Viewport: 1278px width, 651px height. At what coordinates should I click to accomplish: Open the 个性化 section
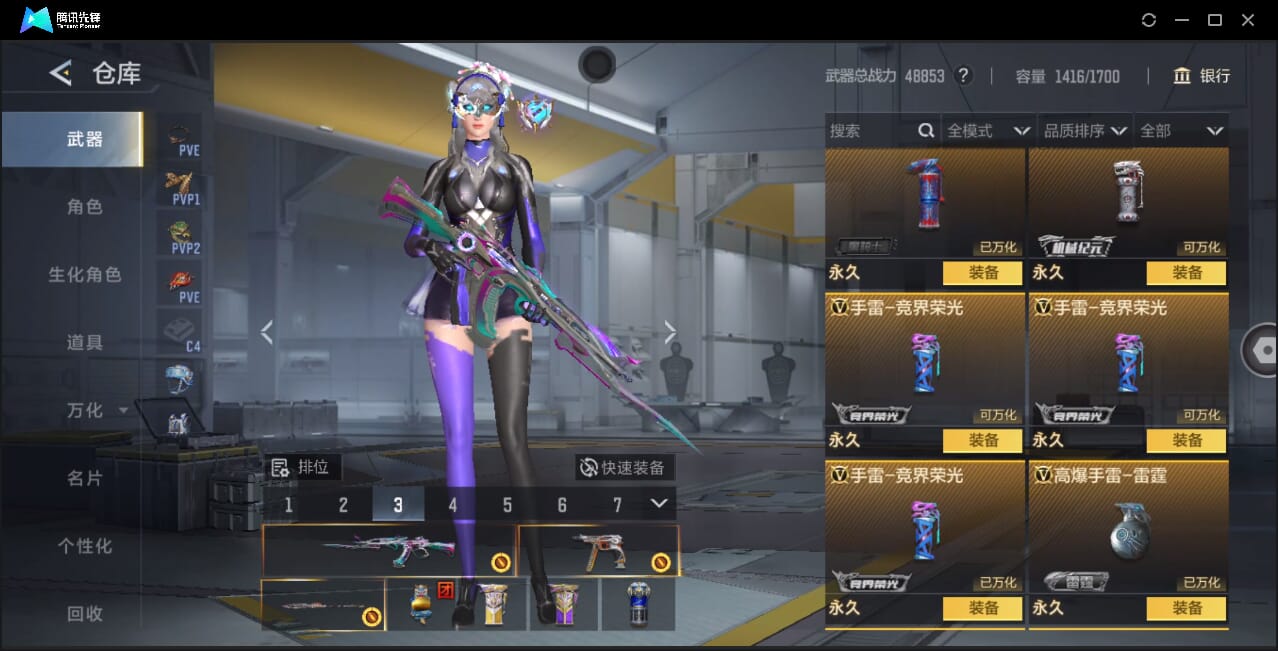coord(85,546)
